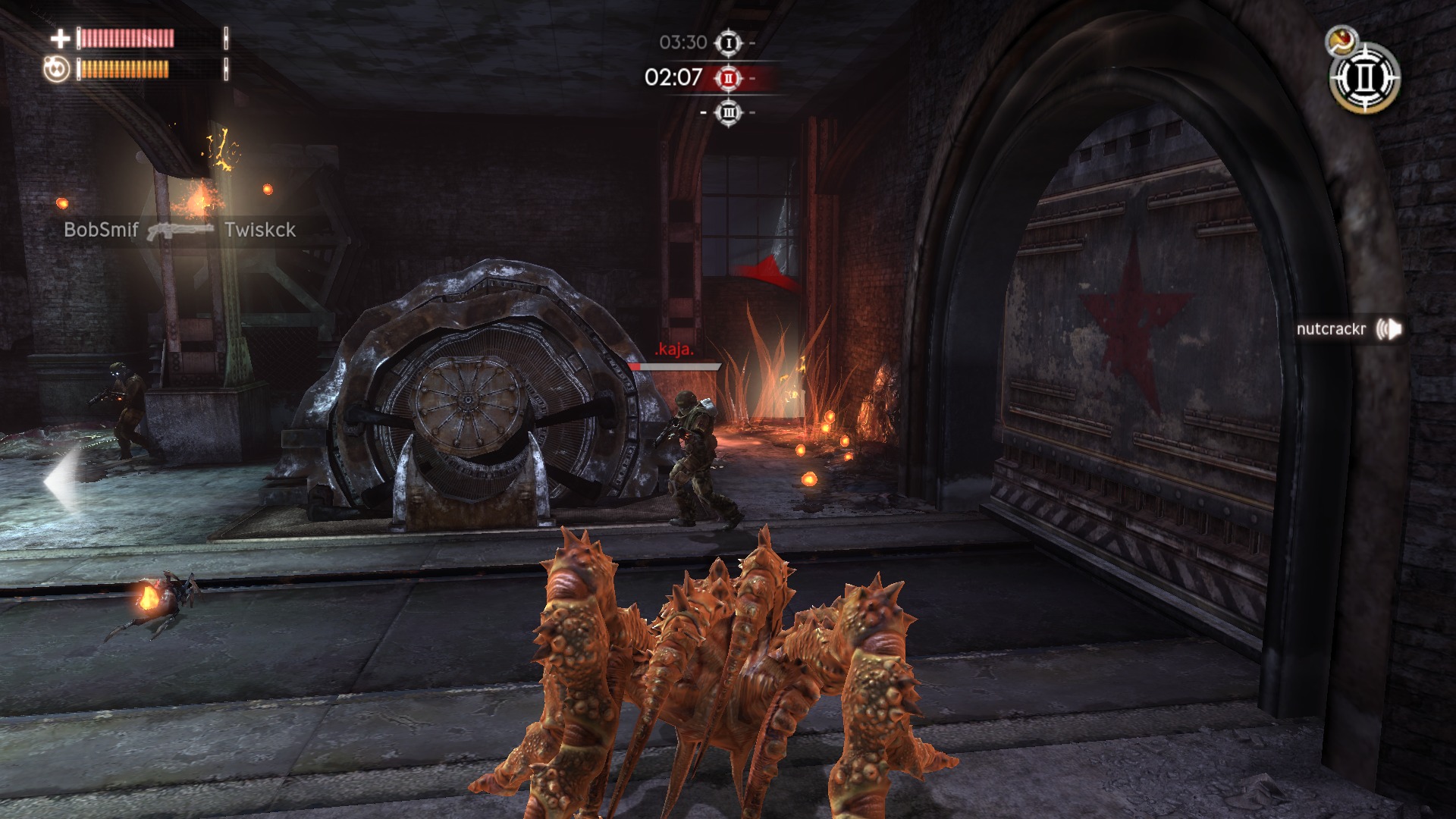Image resolution: width=1456 pixels, height=819 pixels.
Task: Click the round I objective marker
Action: pos(729,43)
